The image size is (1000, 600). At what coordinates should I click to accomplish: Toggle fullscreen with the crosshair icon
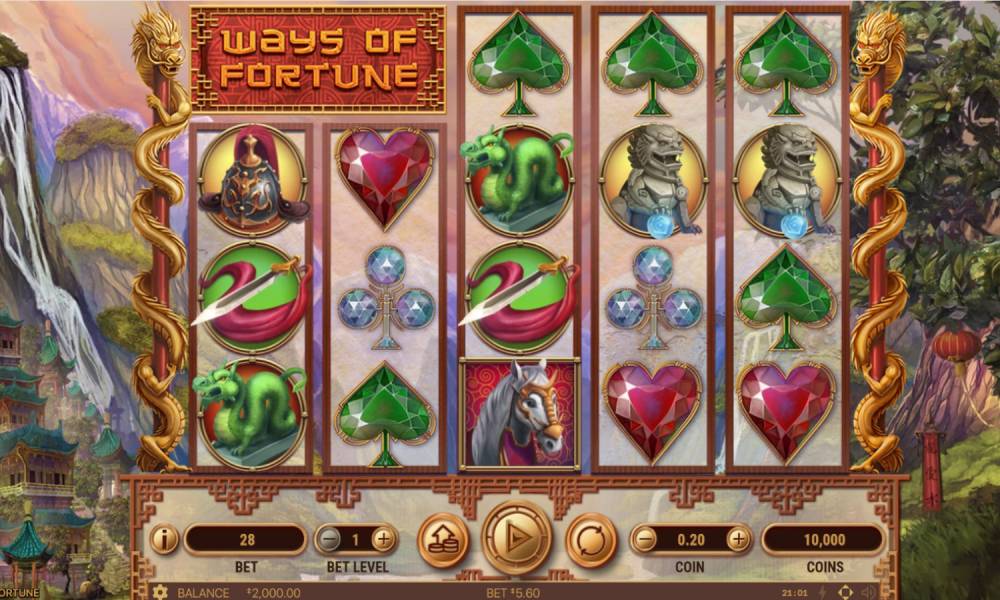point(845,592)
